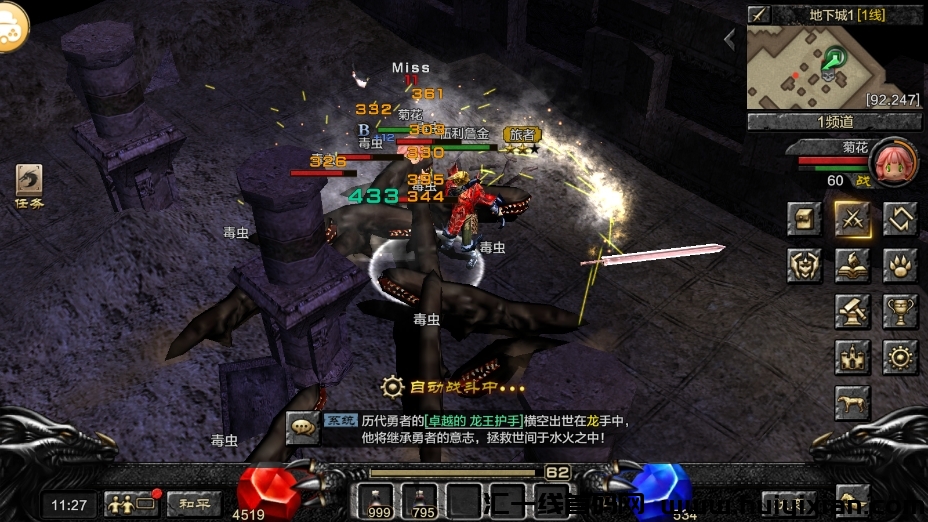Viewport: 928px width, 522px height.
Task: Open the castle icon
Action: pos(853,357)
